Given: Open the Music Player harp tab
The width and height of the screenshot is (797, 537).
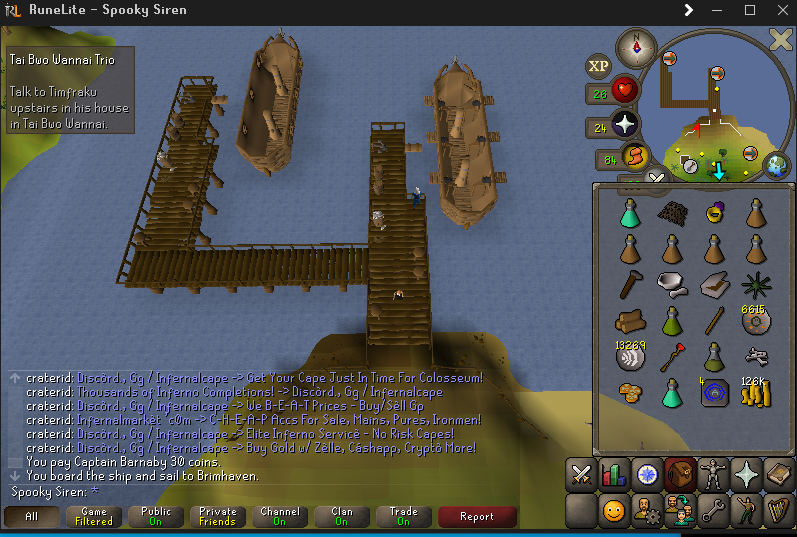Looking at the screenshot, I should 779,511.
